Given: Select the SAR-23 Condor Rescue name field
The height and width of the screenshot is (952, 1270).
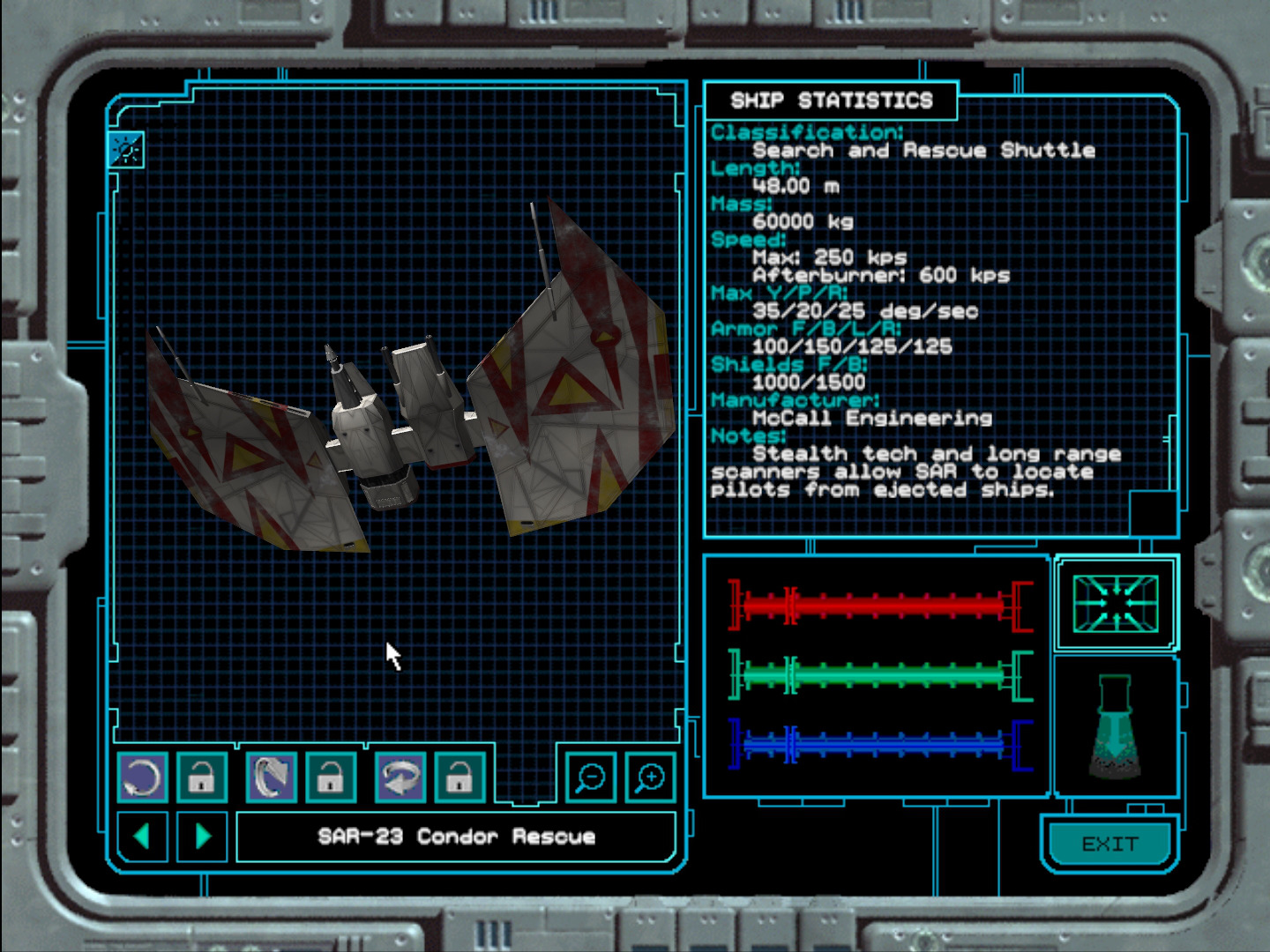Looking at the screenshot, I should 456,837.
